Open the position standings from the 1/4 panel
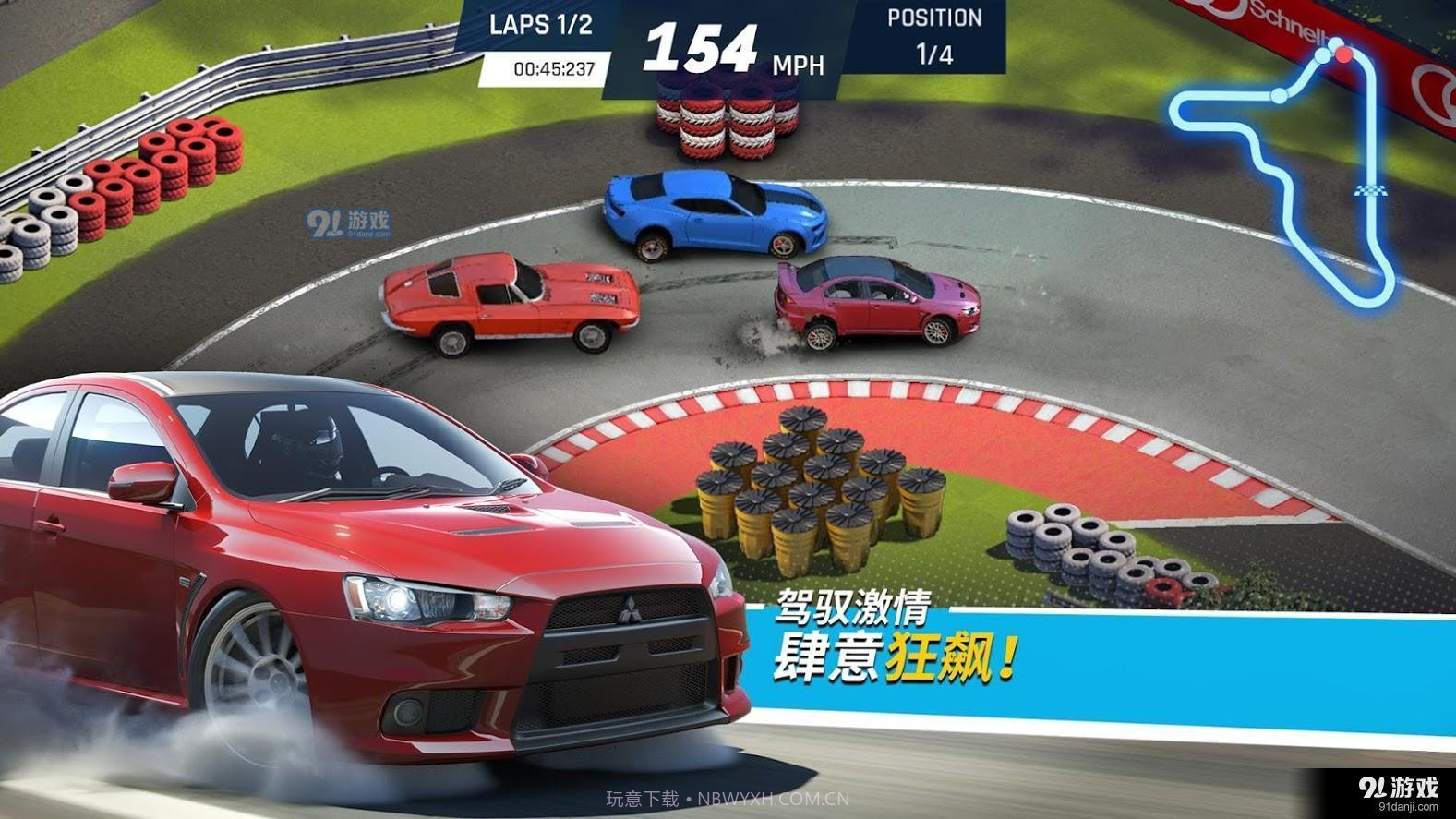The width and height of the screenshot is (1456, 819). (x=935, y=37)
